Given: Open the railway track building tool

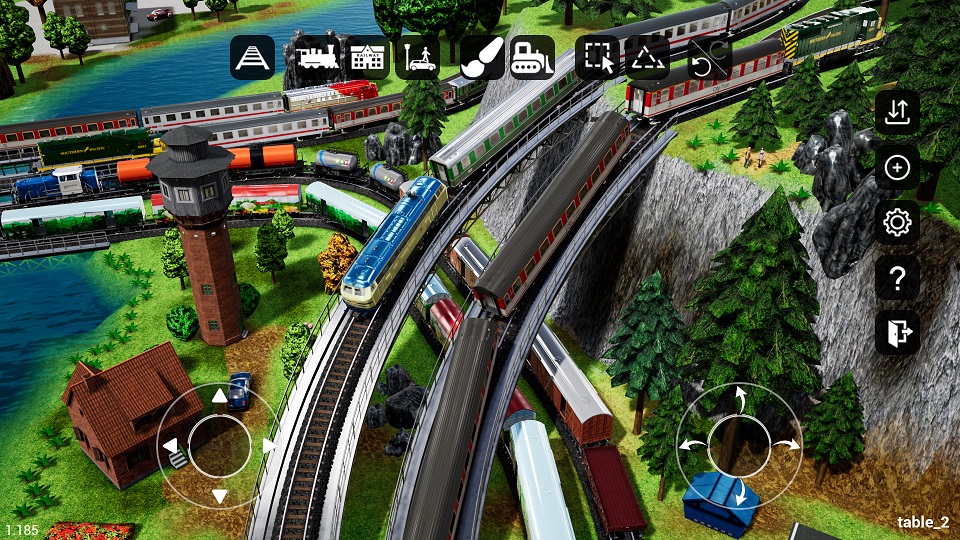Looking at the screenshot, I should (252, 58).
